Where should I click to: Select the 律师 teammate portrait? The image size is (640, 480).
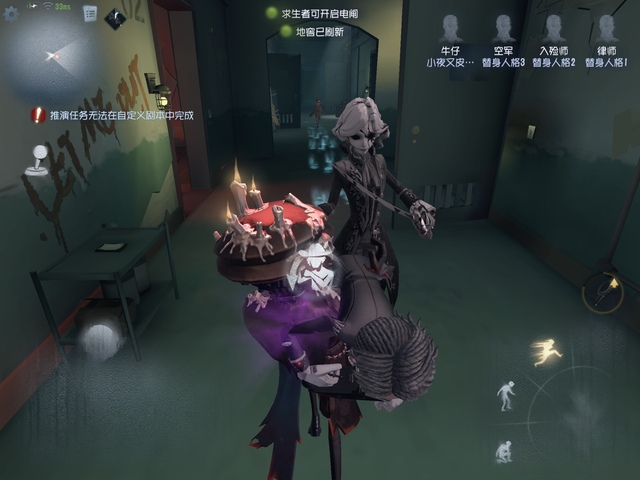coord(606,32)
